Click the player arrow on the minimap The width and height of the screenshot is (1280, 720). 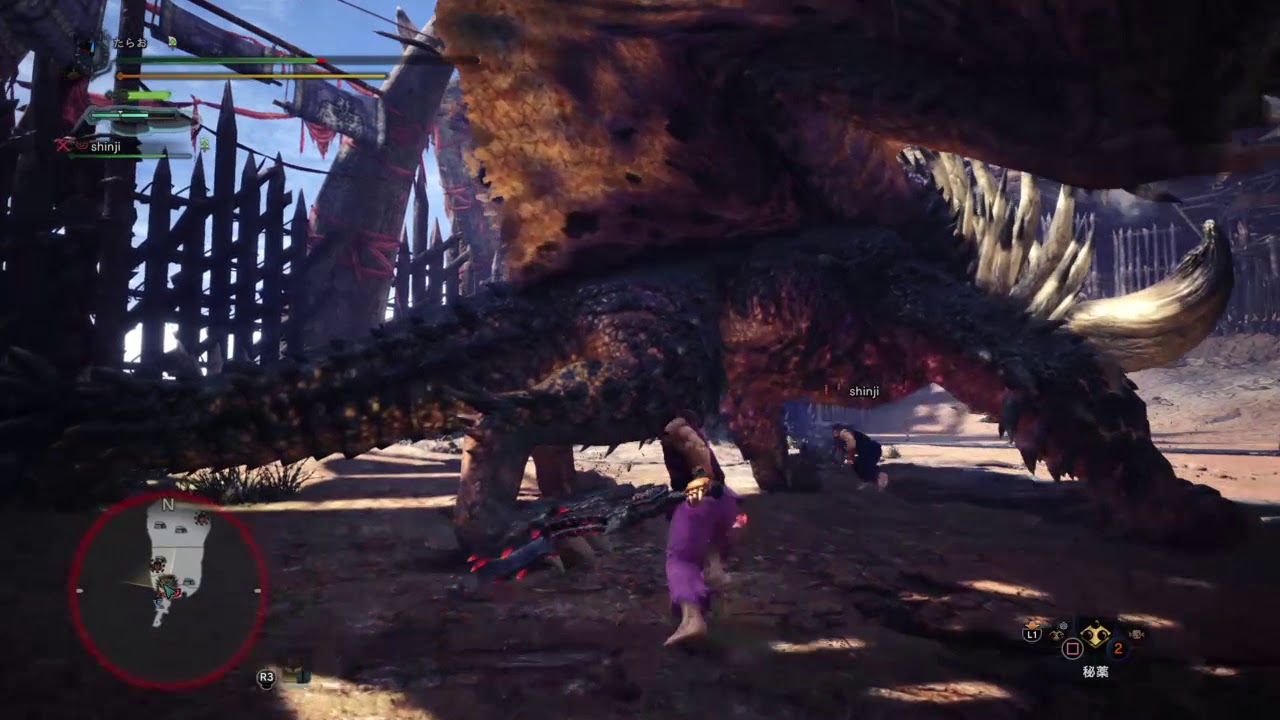168,591
